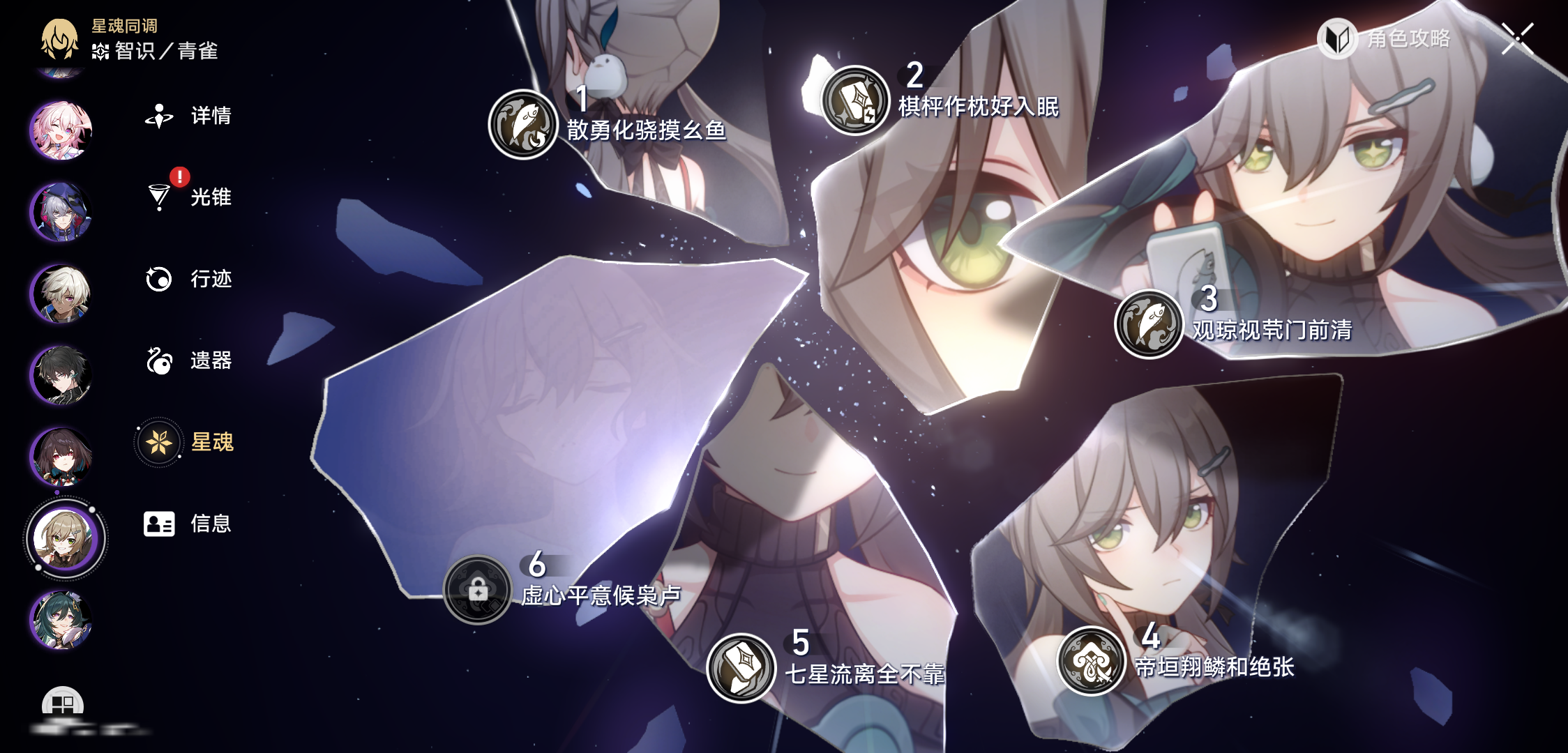Image resolution: width=1568 pixels, height=753 pixels.
Task: View eidolon 1 散勇化骁摸幺鱼
Action: click(x=523, y=124)
